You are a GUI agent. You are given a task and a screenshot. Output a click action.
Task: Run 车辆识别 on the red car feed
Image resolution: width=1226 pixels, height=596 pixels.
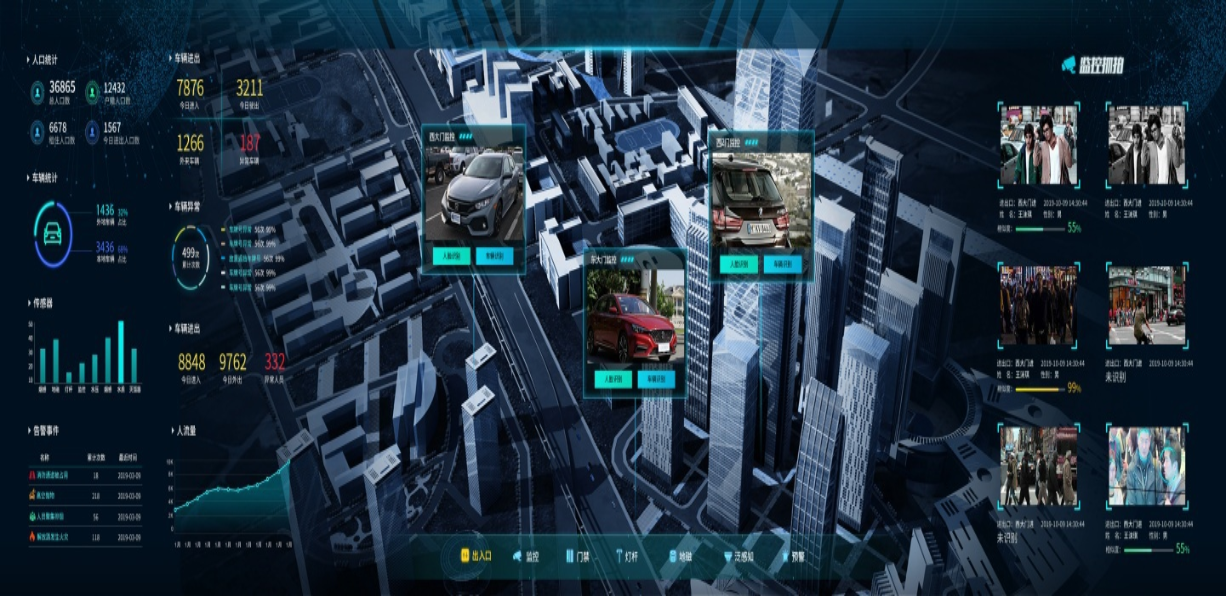tap(656, 379)
